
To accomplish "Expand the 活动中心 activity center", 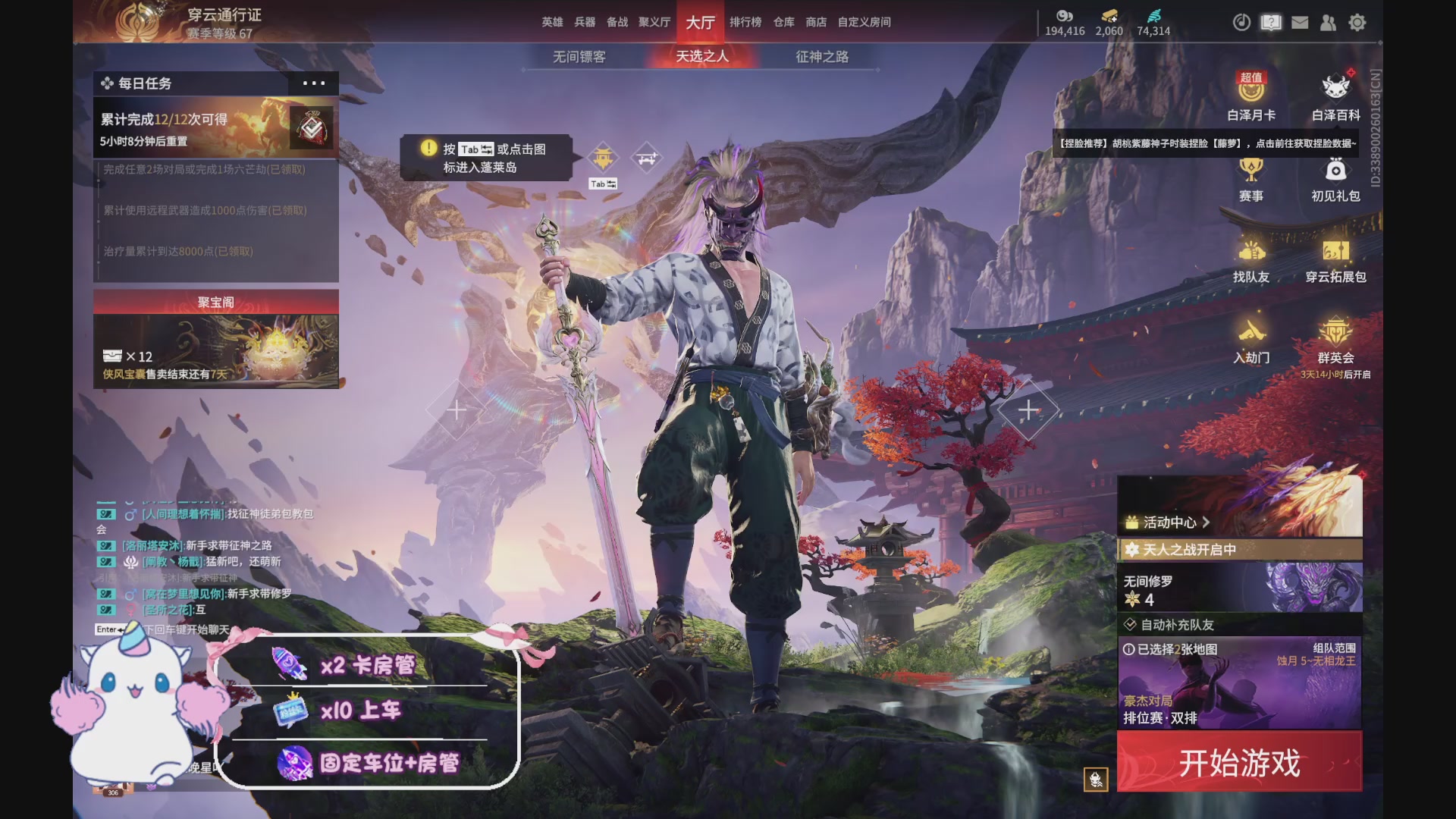I will 1172,522.
